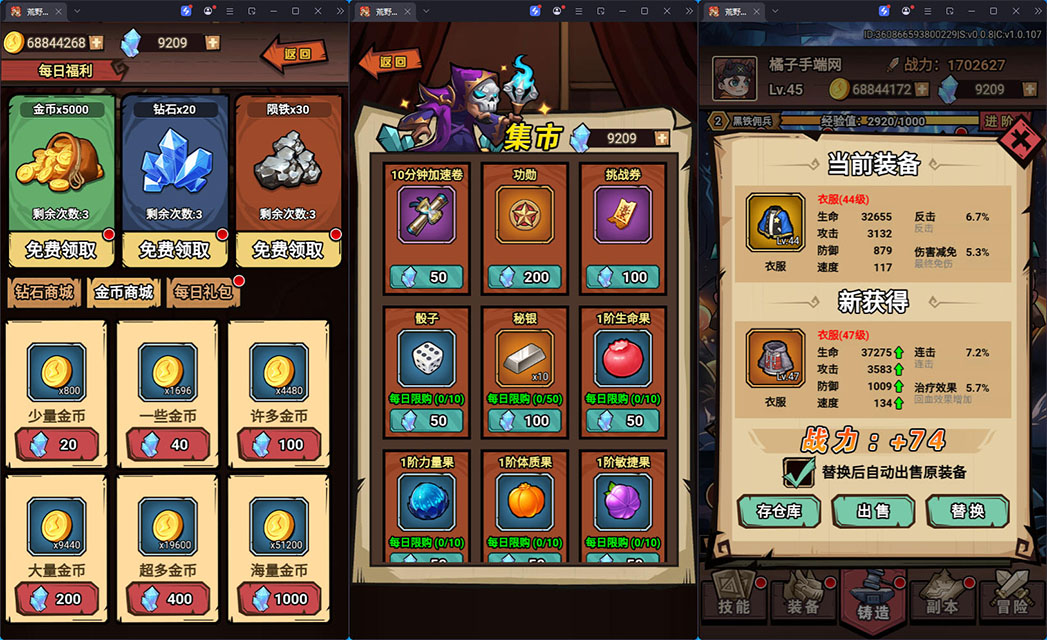Viewport: 1047px width, 640px height.
Task: Switch to the 钻石商城 tab
Action: (43, 293)
